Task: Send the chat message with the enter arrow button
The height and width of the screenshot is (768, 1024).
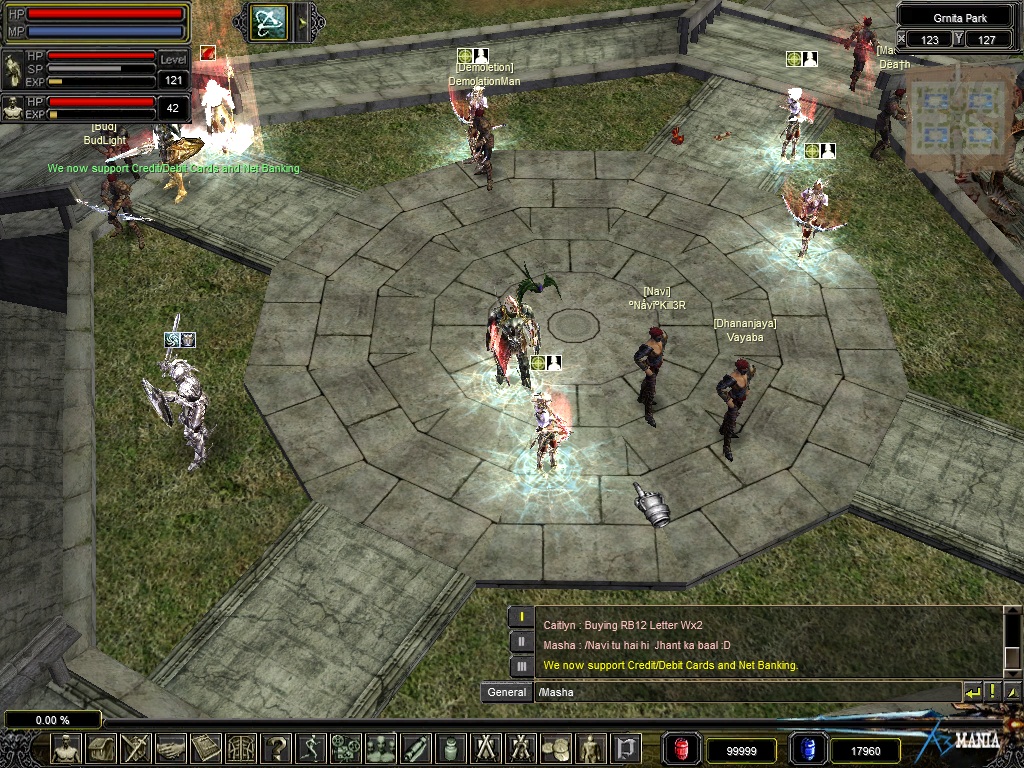Action: [972, 692]
